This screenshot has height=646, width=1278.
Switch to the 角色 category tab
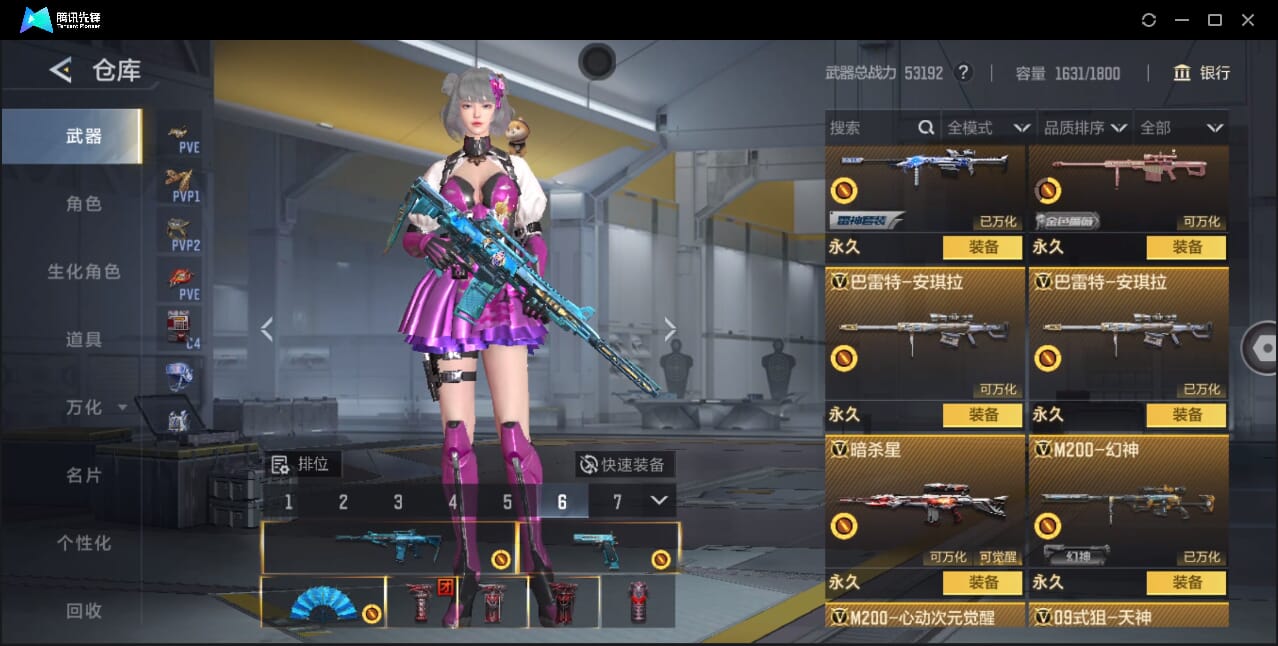point(84,204)
